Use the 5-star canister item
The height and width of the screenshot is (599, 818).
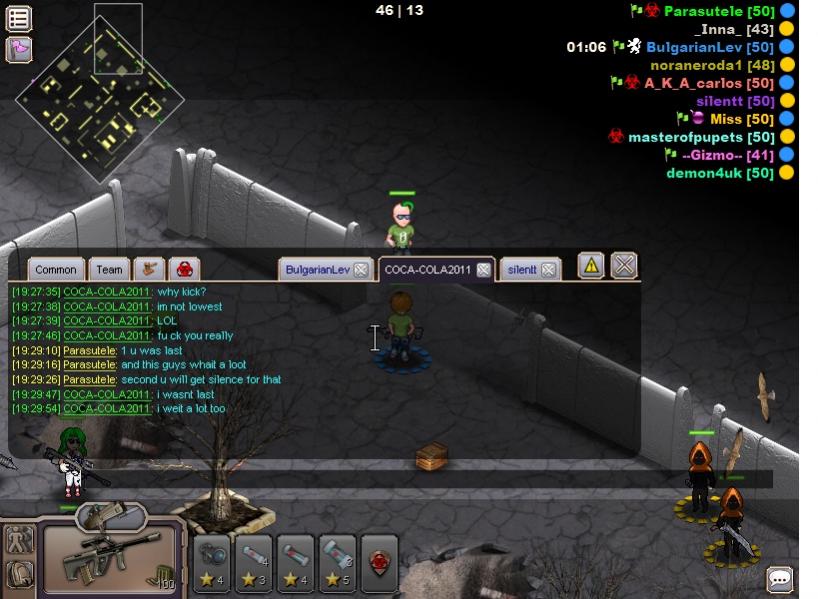pyautogui.click(x=338, y=564)
